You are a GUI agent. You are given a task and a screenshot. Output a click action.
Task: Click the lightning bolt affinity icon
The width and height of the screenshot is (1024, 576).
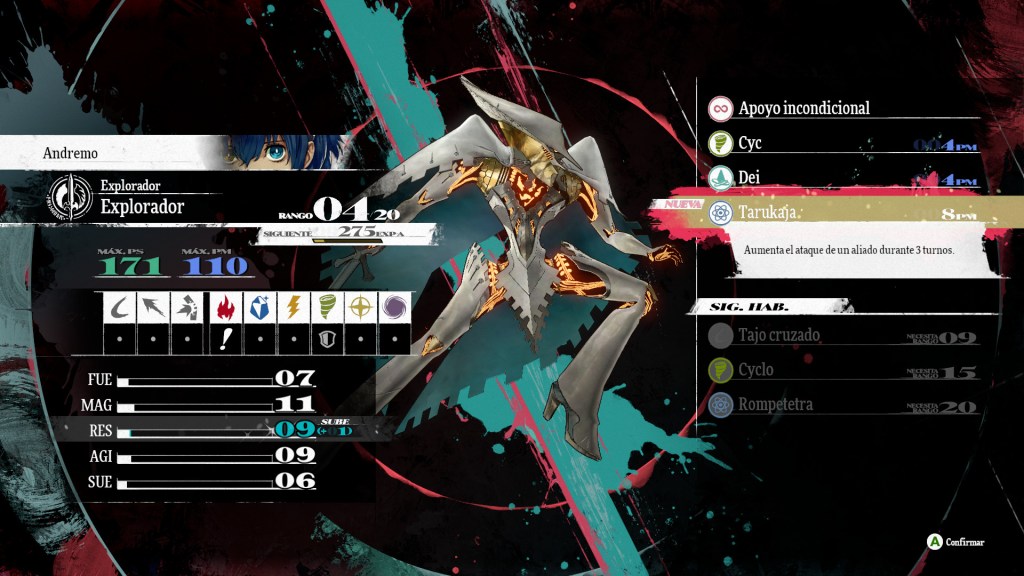coord(292,307)
